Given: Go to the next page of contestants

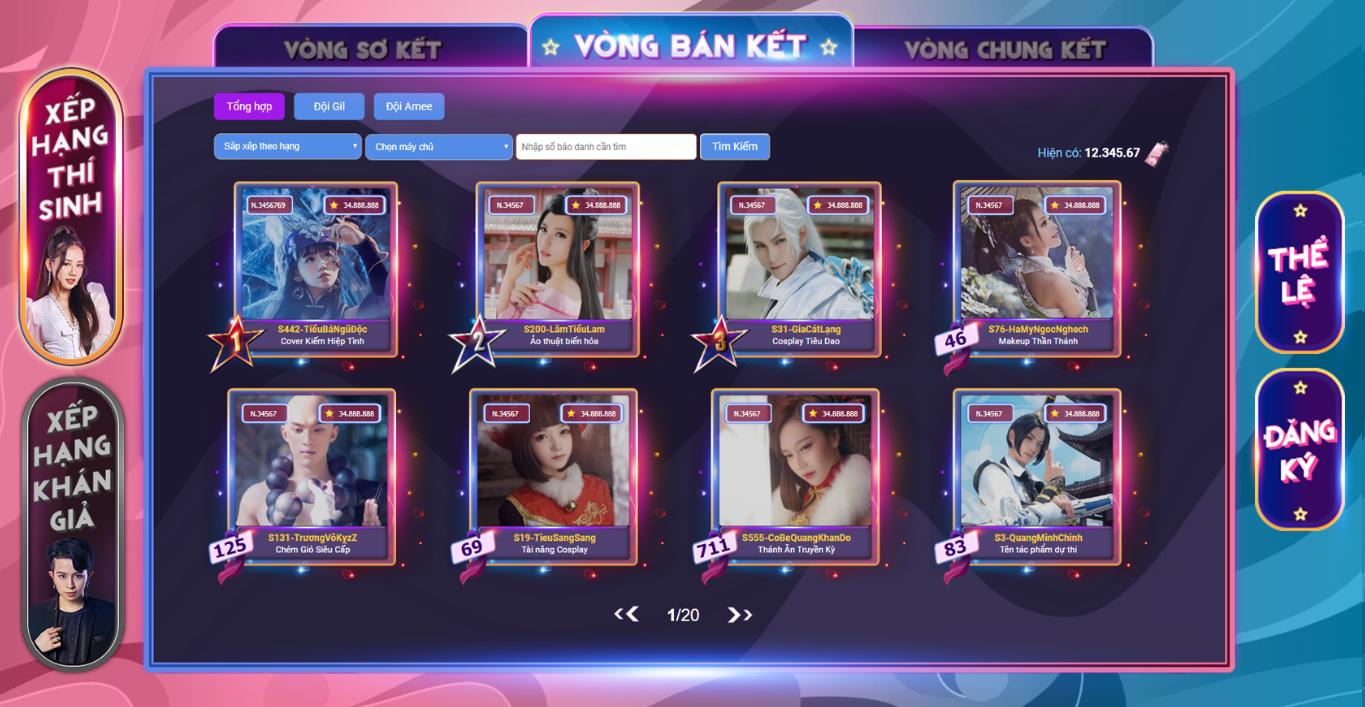Looking at the screenshot, I should point(740,615).
